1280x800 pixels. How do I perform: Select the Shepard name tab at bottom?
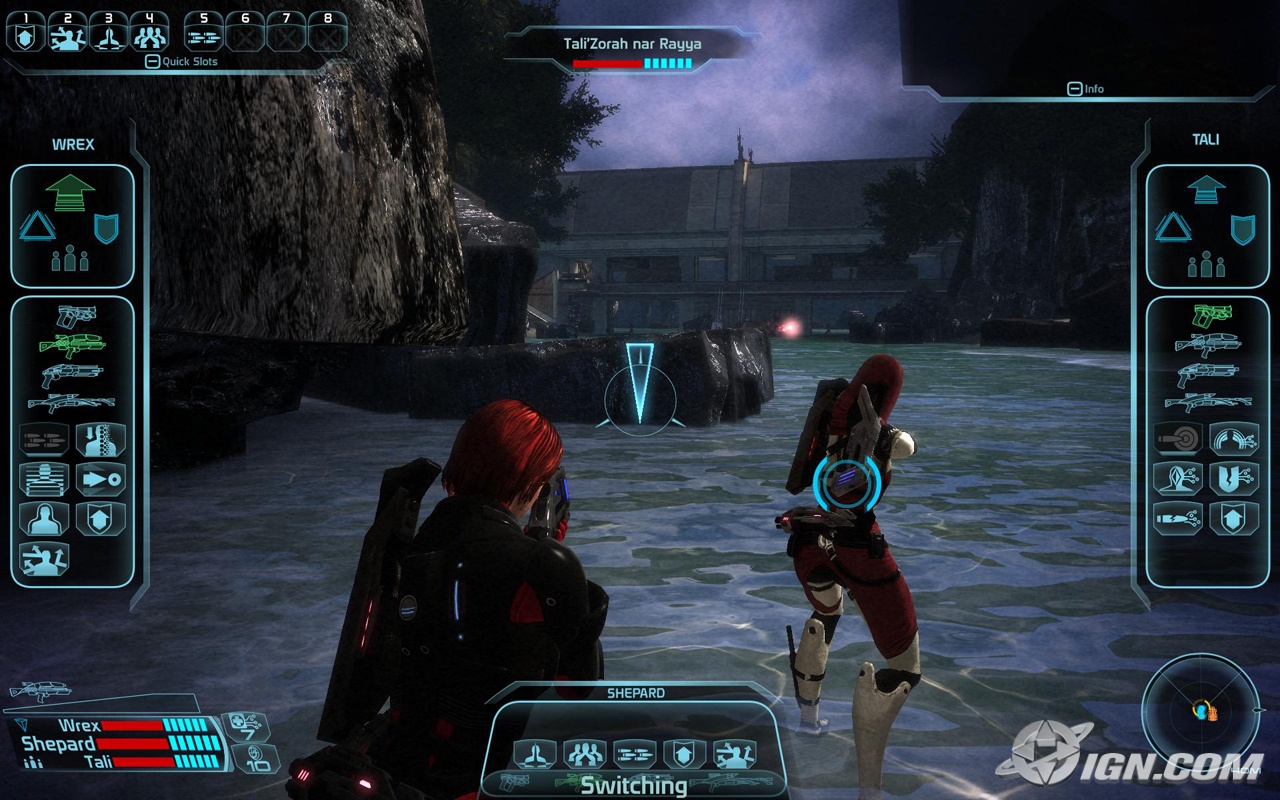[634, 692]
